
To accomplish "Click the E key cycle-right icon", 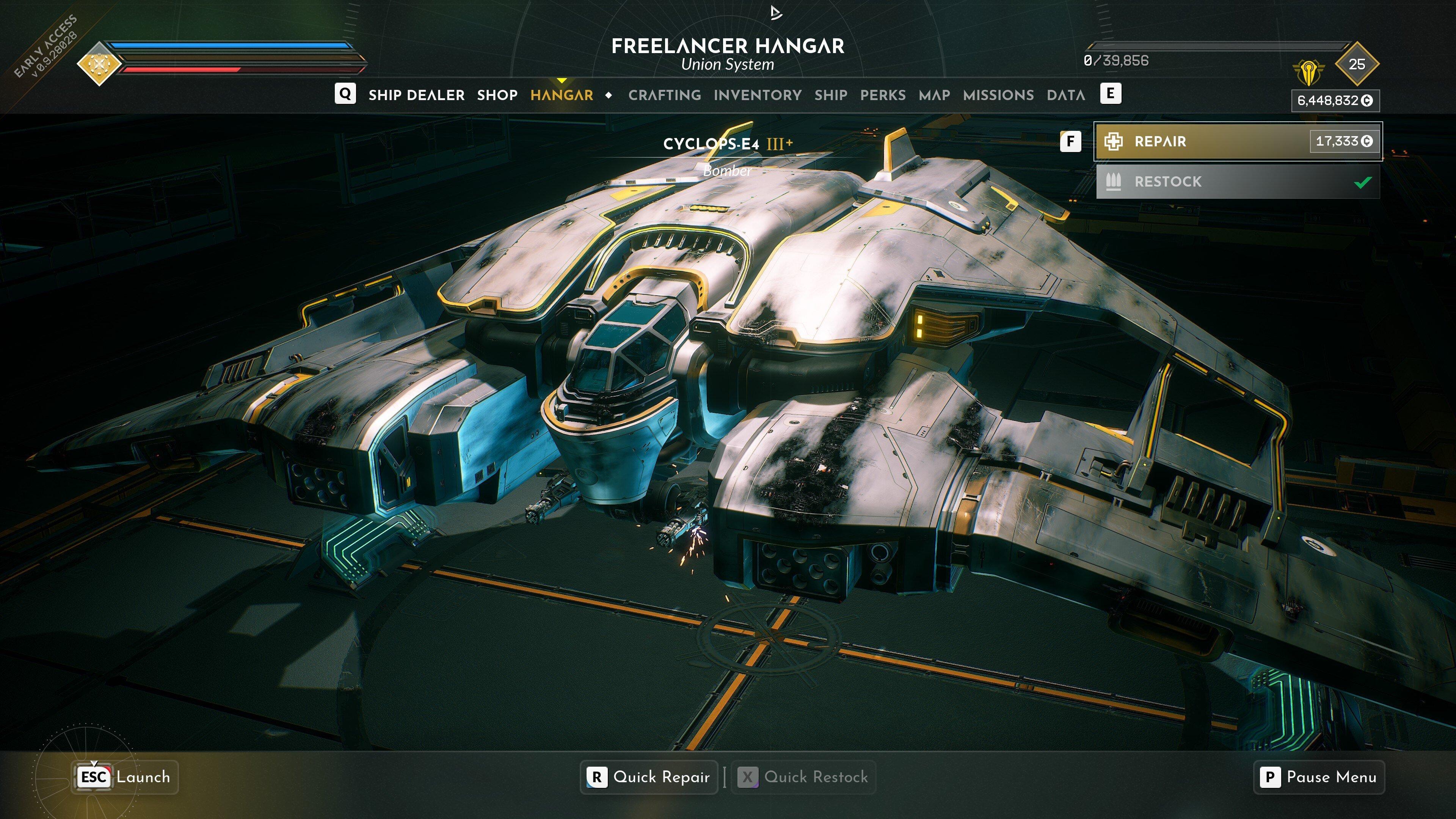I will coord(1111,94).
